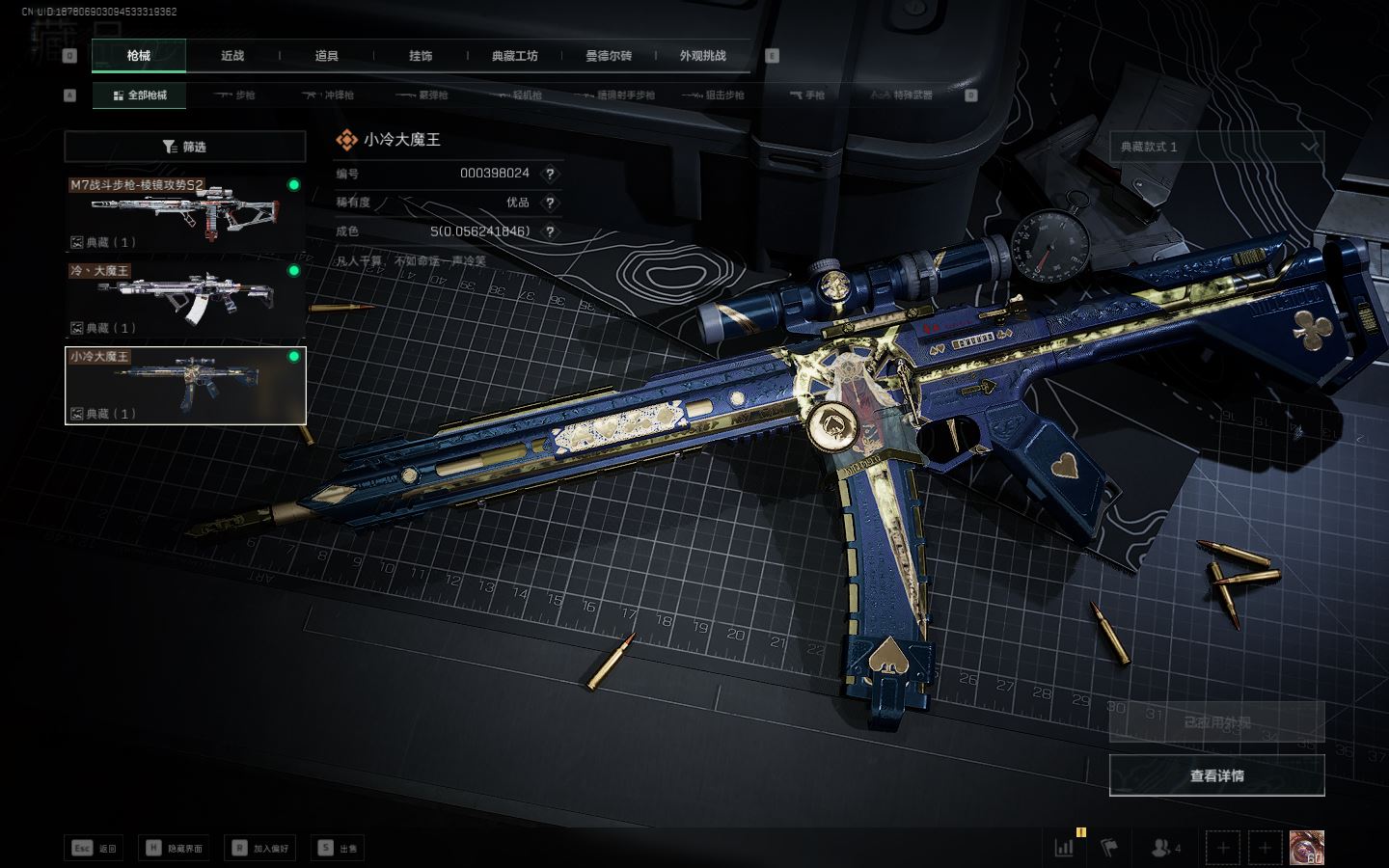Open the 典藏款式 1 style dropdown
This screenshot has width=1389, height=868.
click(x=1216, y=147)
